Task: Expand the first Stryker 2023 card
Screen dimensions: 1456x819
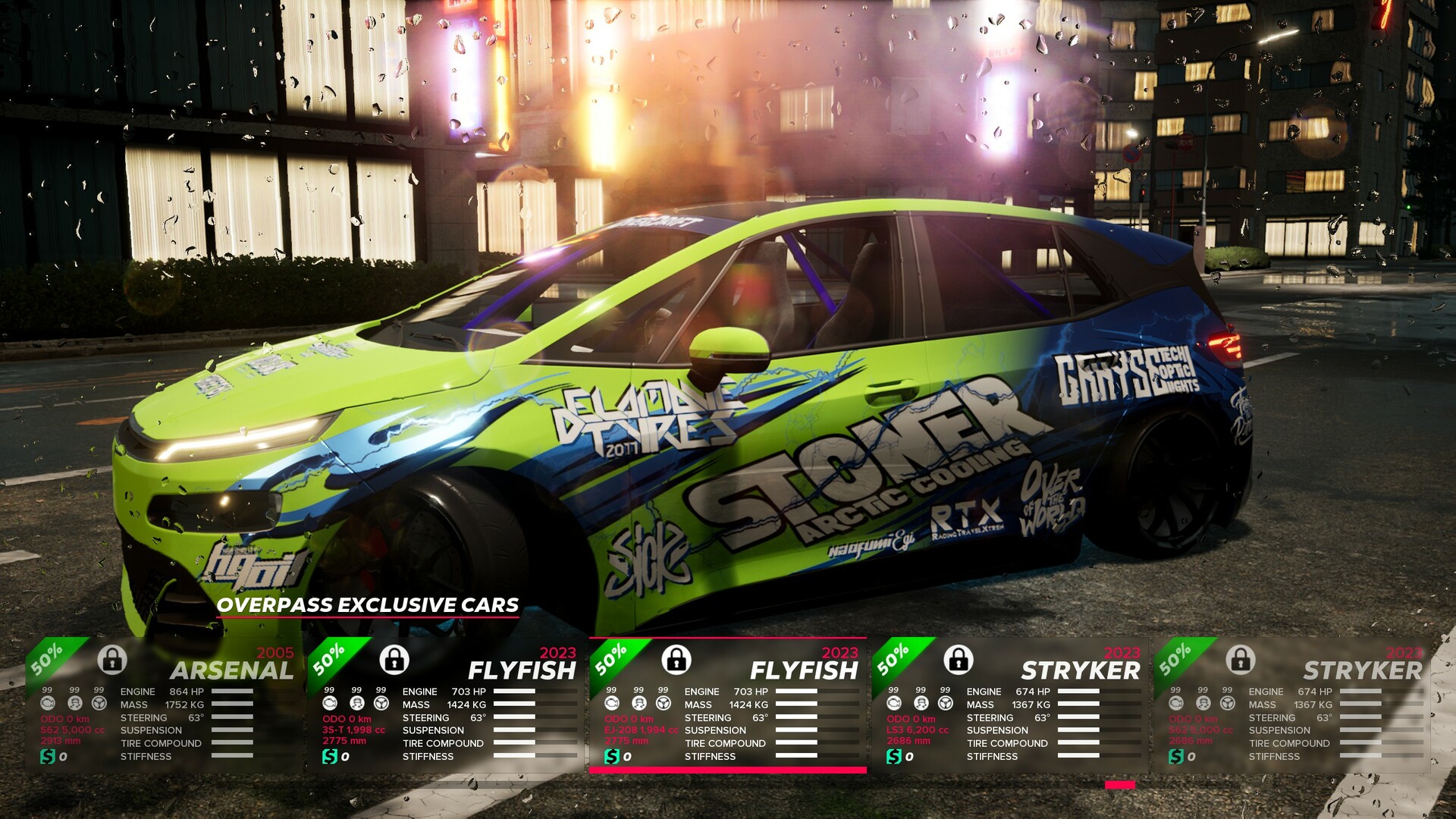Action: point(1081,670)
